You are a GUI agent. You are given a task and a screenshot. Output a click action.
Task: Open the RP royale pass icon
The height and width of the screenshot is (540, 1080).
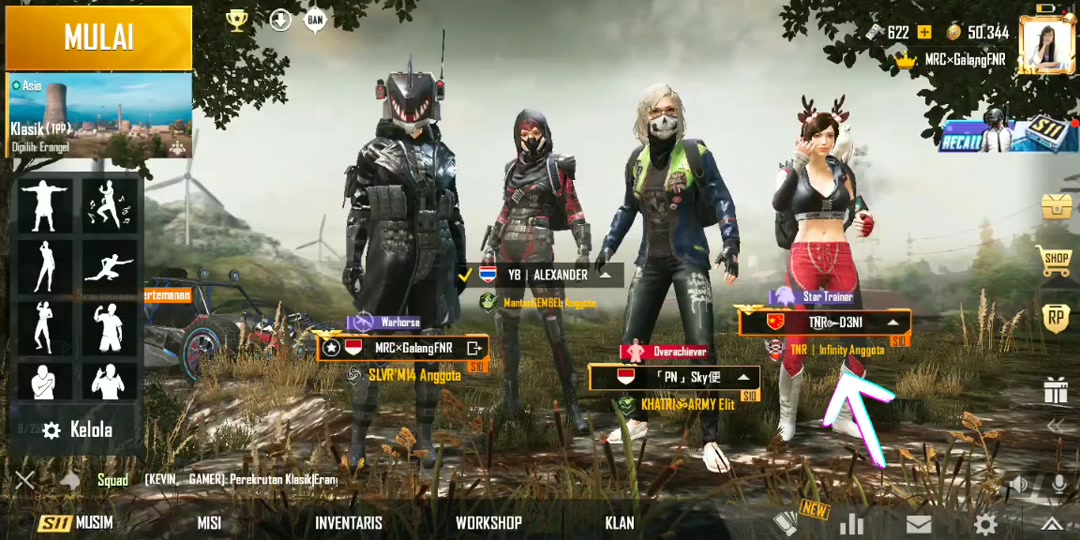coord(1056,317)
